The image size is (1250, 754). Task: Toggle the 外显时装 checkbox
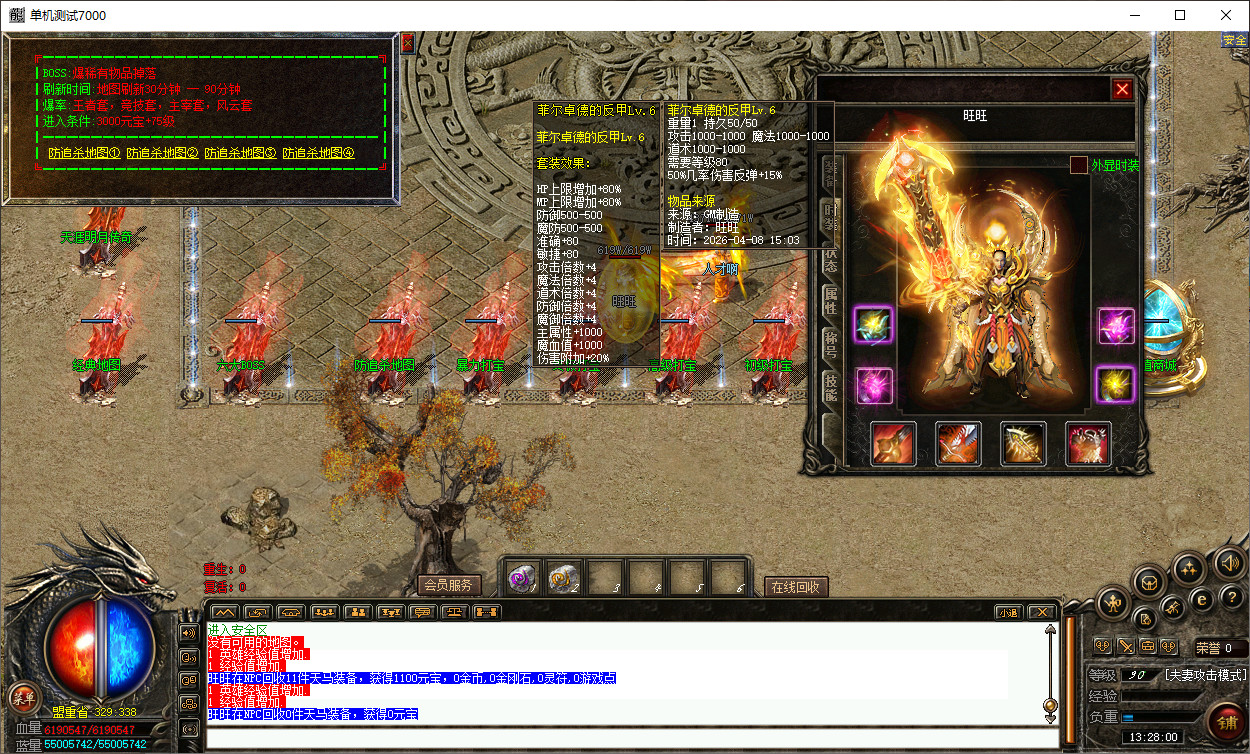(1079, 165)
